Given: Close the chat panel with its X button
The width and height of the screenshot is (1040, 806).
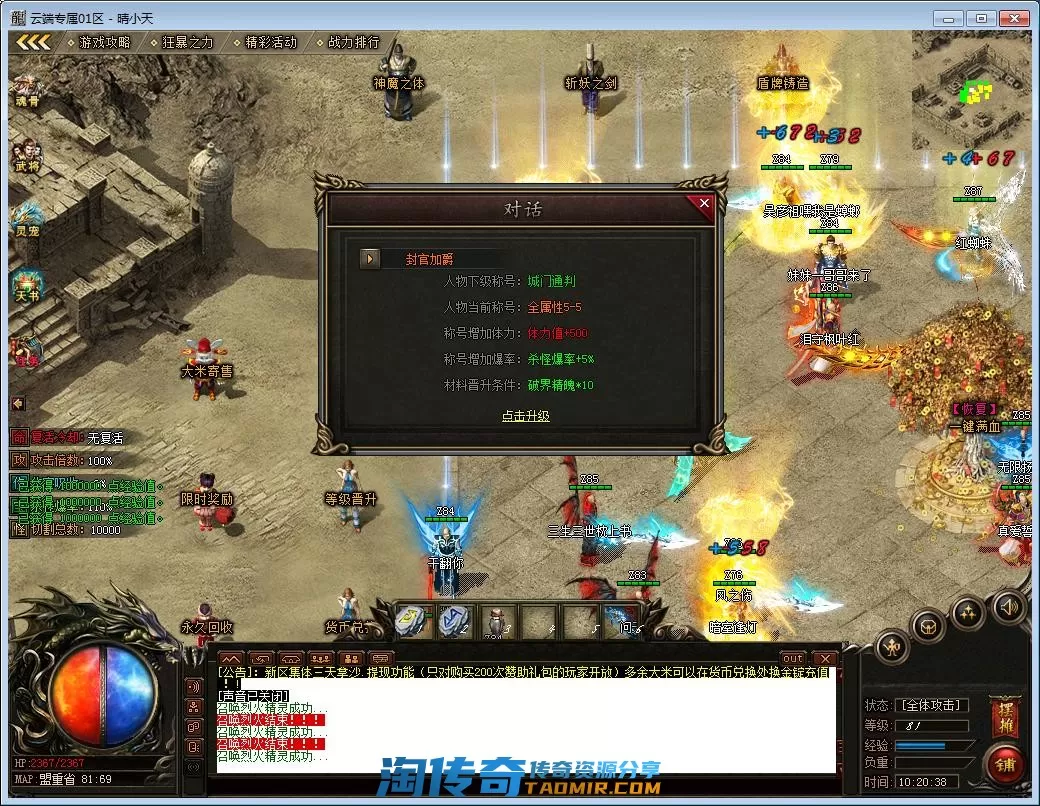Looking at the screenshot, I should coord(825,658).
